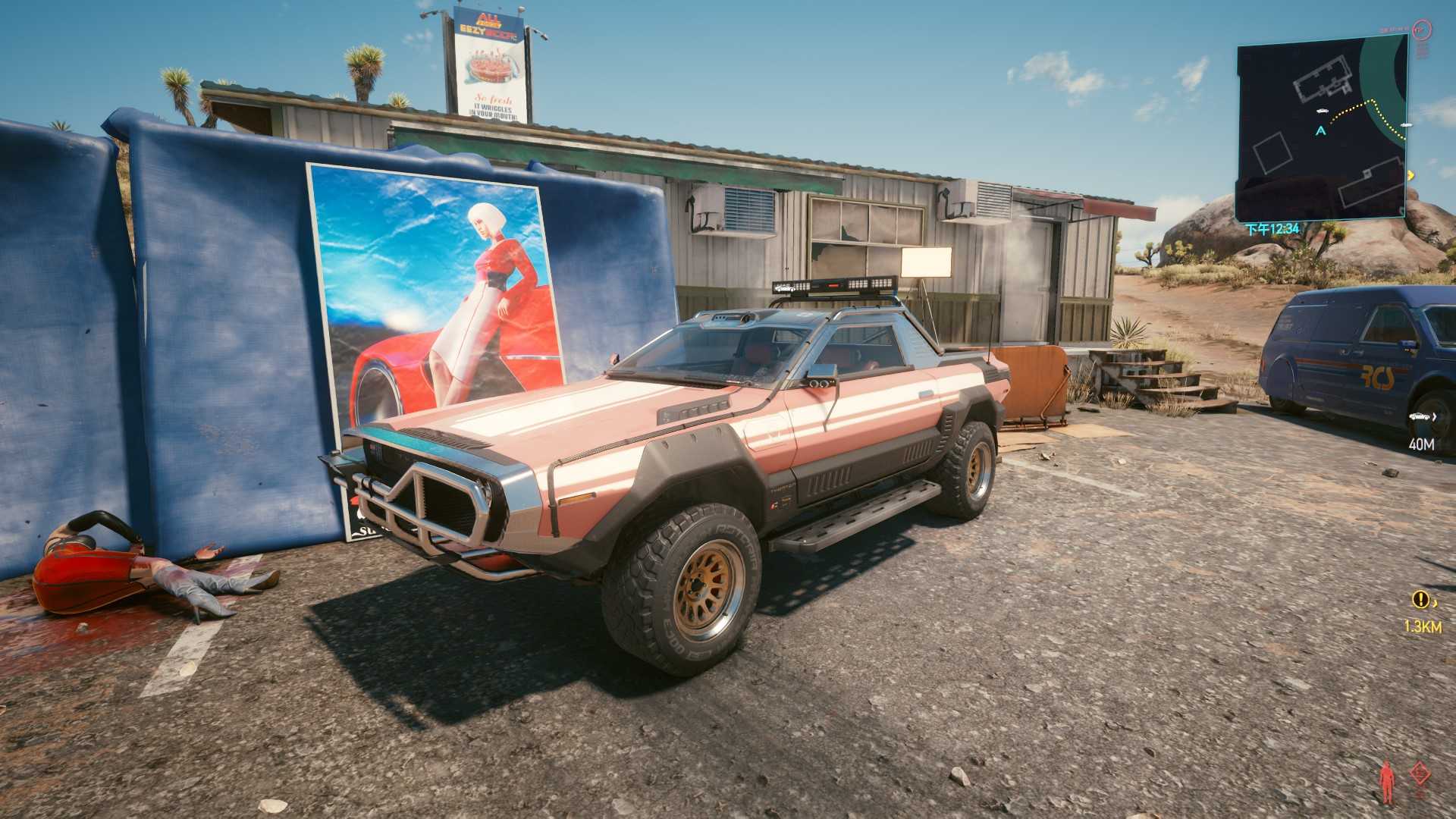
Task: Click the yellow exclamation quest marker
Action: click(1420, 600)
